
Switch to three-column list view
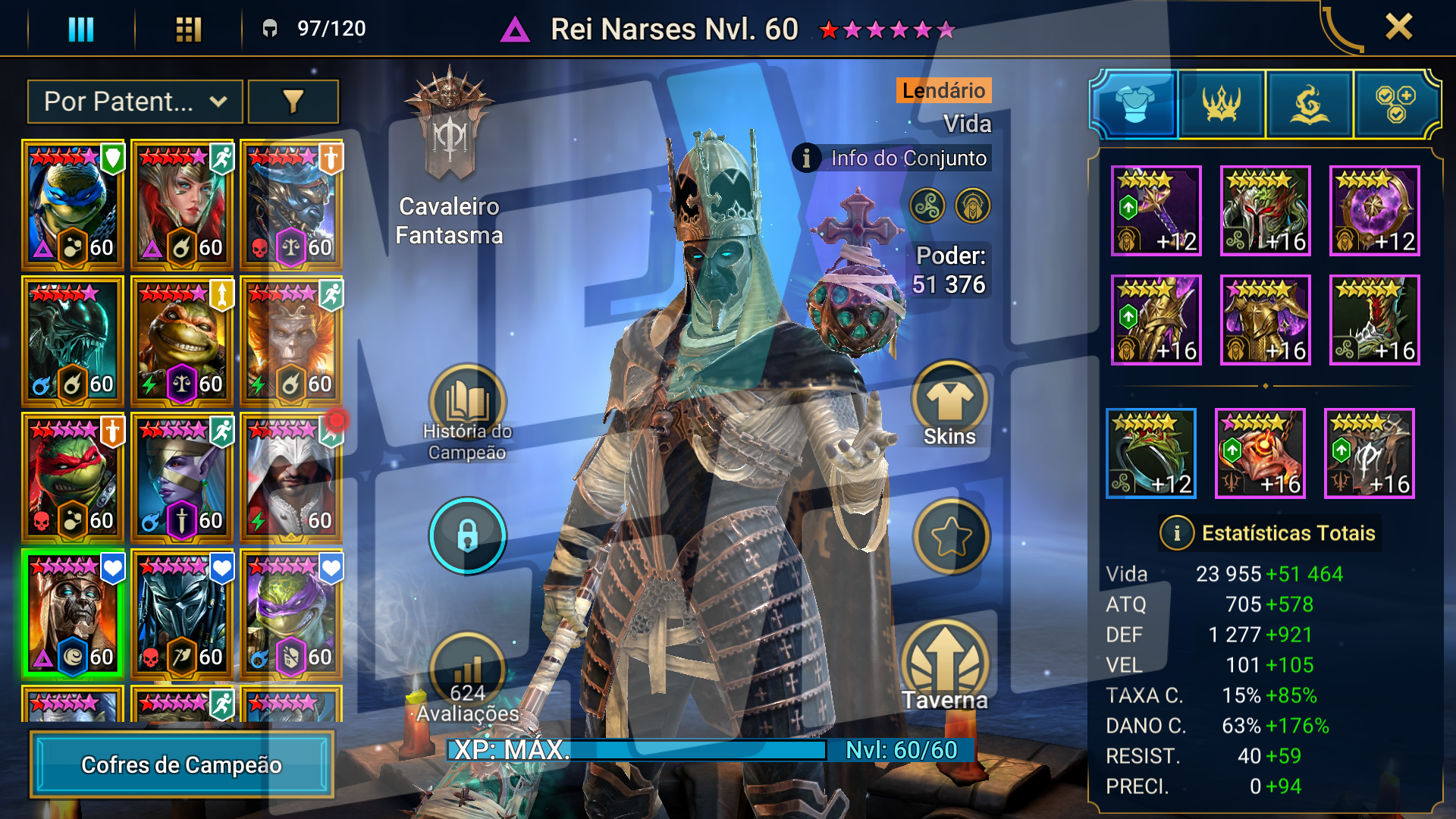[81, 30]
